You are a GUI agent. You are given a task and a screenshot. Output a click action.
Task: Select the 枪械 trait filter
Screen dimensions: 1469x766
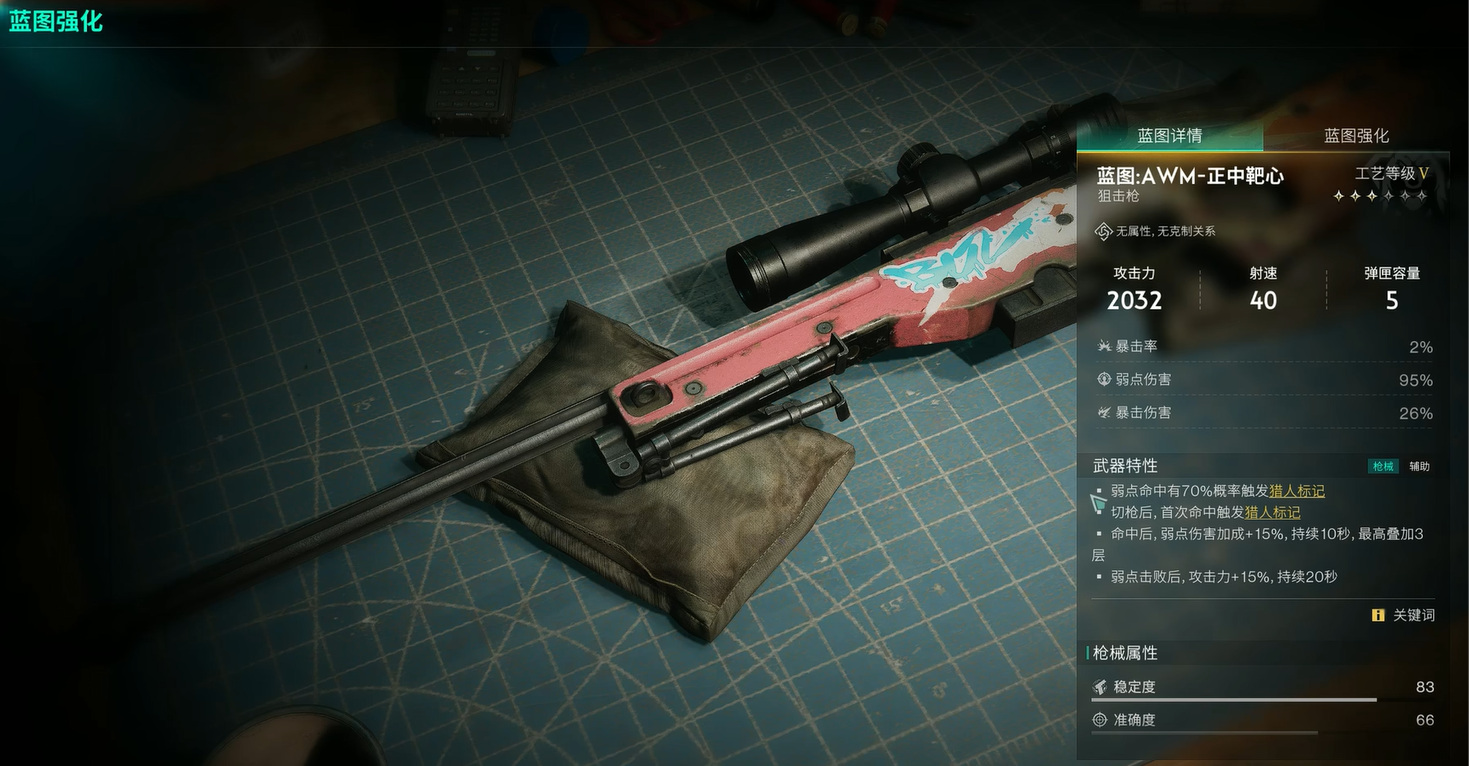point(1383,466)
